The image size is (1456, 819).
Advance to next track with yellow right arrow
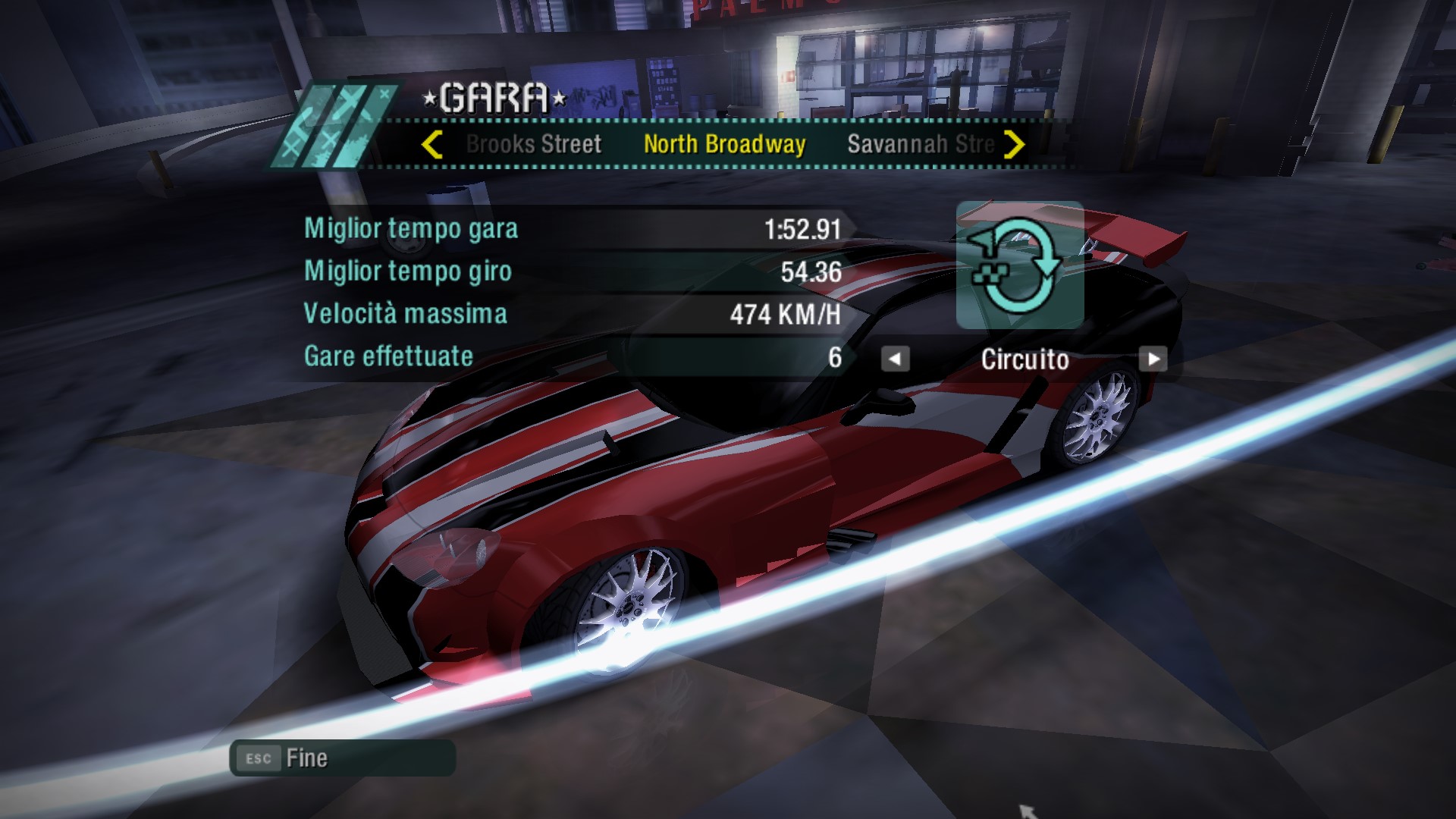(1014, 144)
